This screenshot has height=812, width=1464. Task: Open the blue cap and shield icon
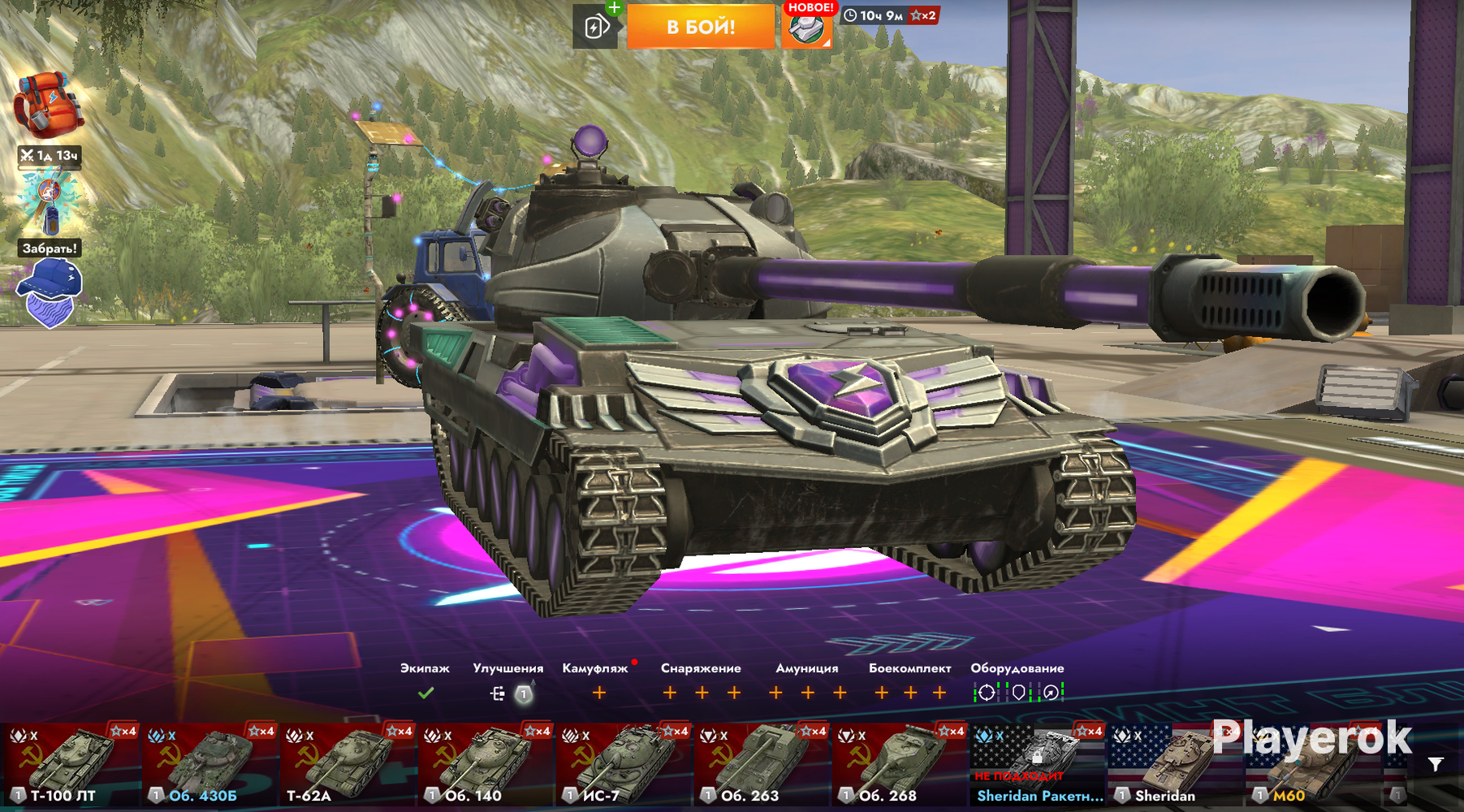click(x=50, y=292)
